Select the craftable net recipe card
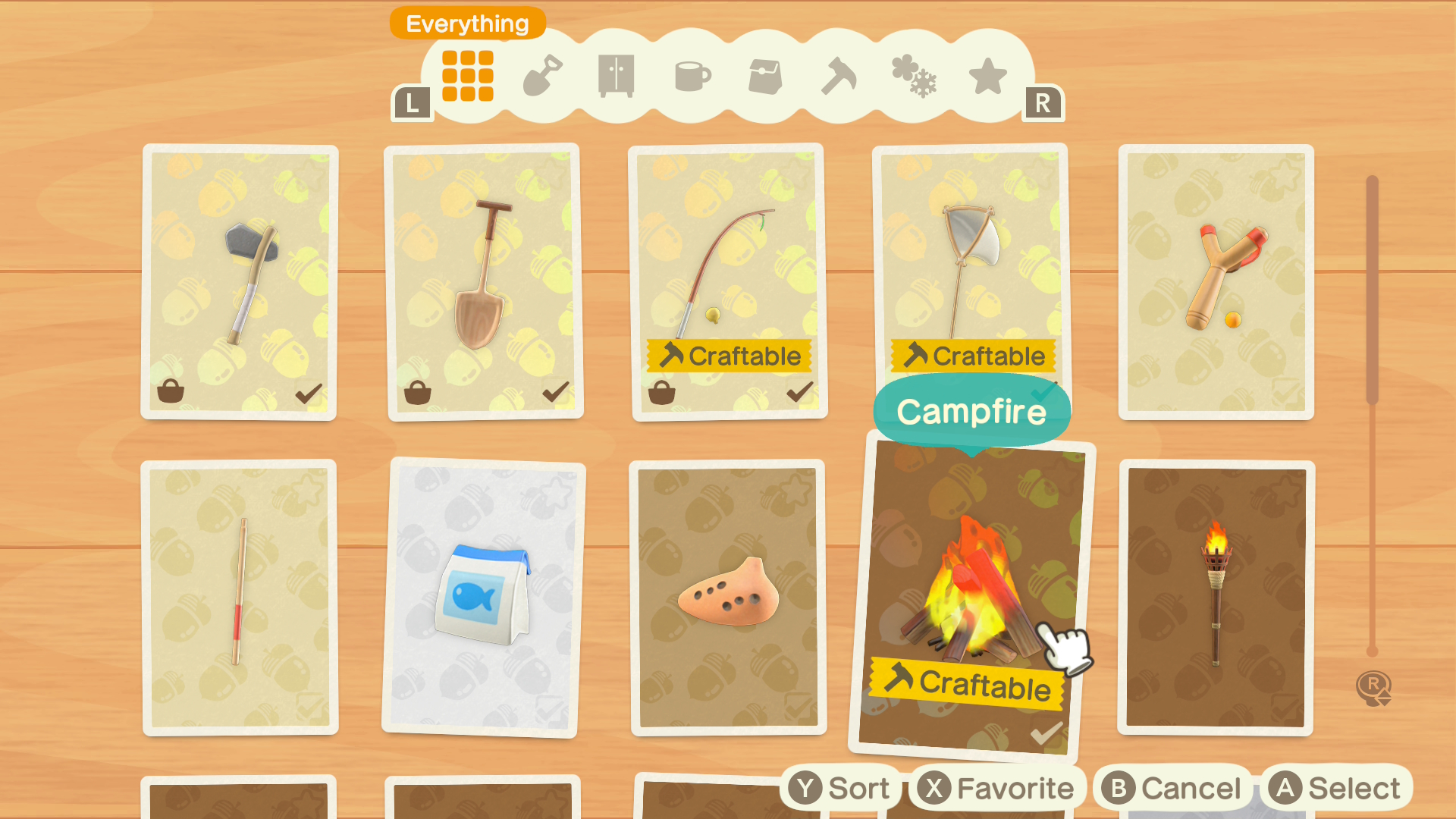Image resolution: width=1456 pixels, height=819 pixels. pyautogui.click(x=971, y=265)
